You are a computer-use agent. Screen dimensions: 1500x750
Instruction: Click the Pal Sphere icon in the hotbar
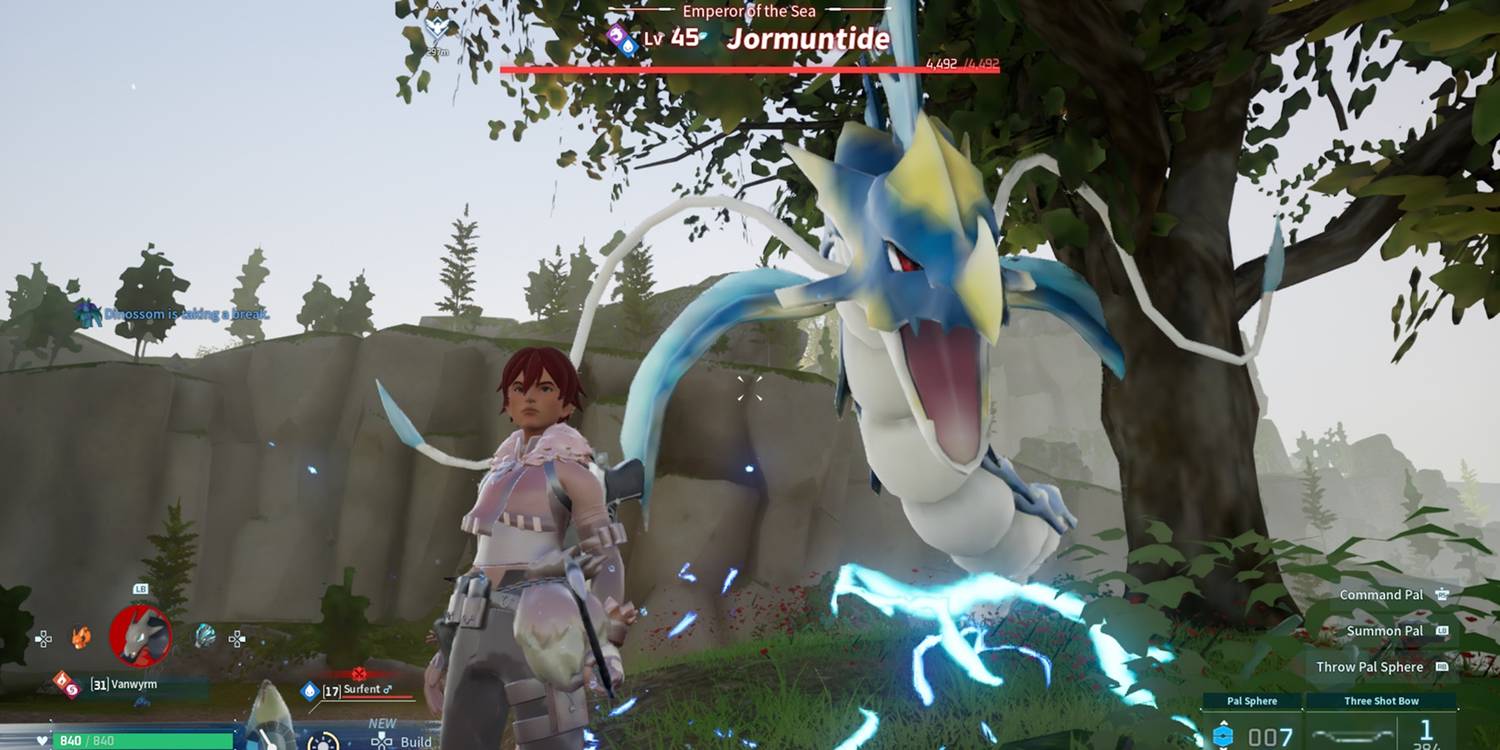pyautogui.click(x=1223, y=735)
